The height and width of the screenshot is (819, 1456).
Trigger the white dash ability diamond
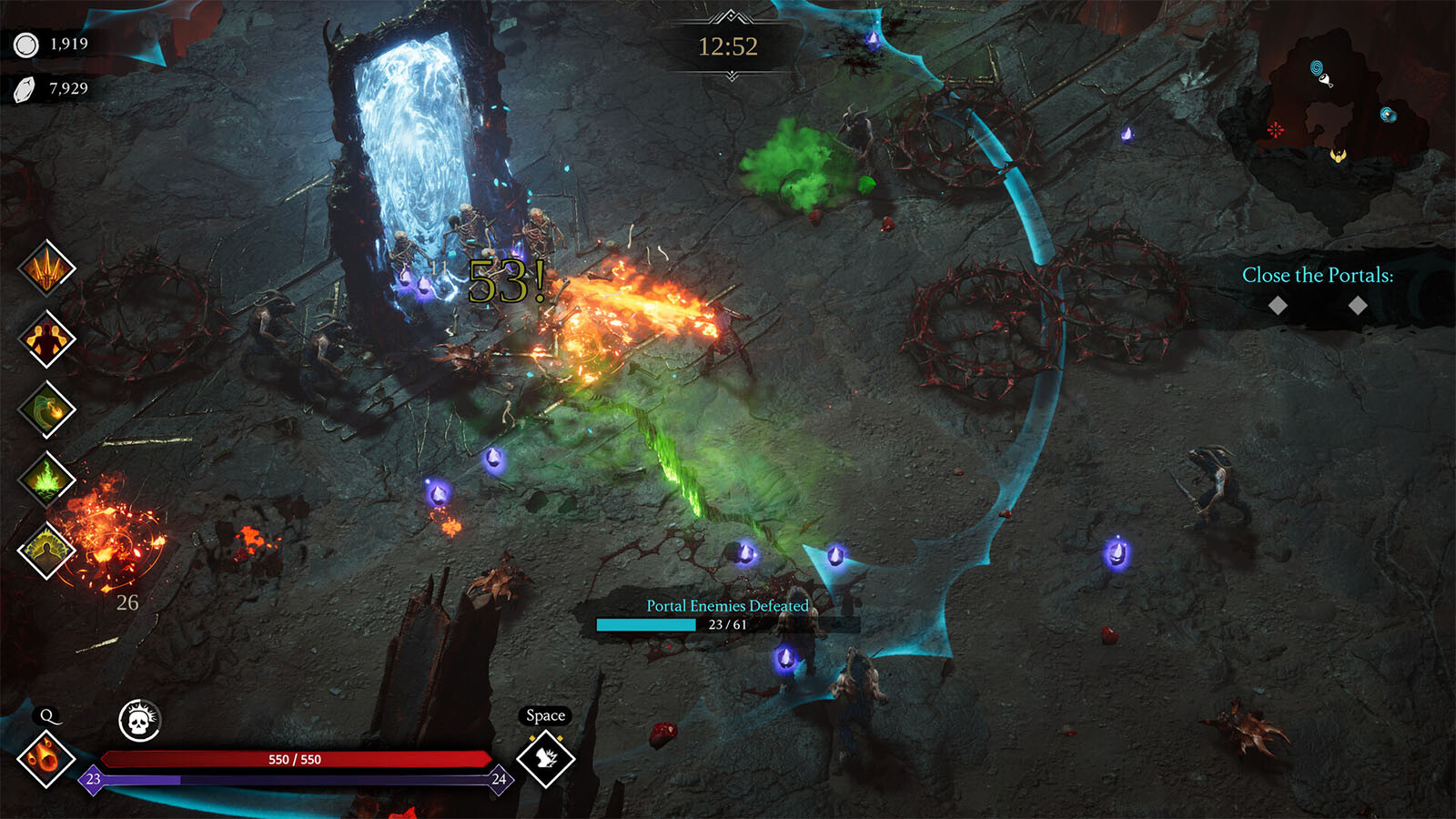pos(546,758)
